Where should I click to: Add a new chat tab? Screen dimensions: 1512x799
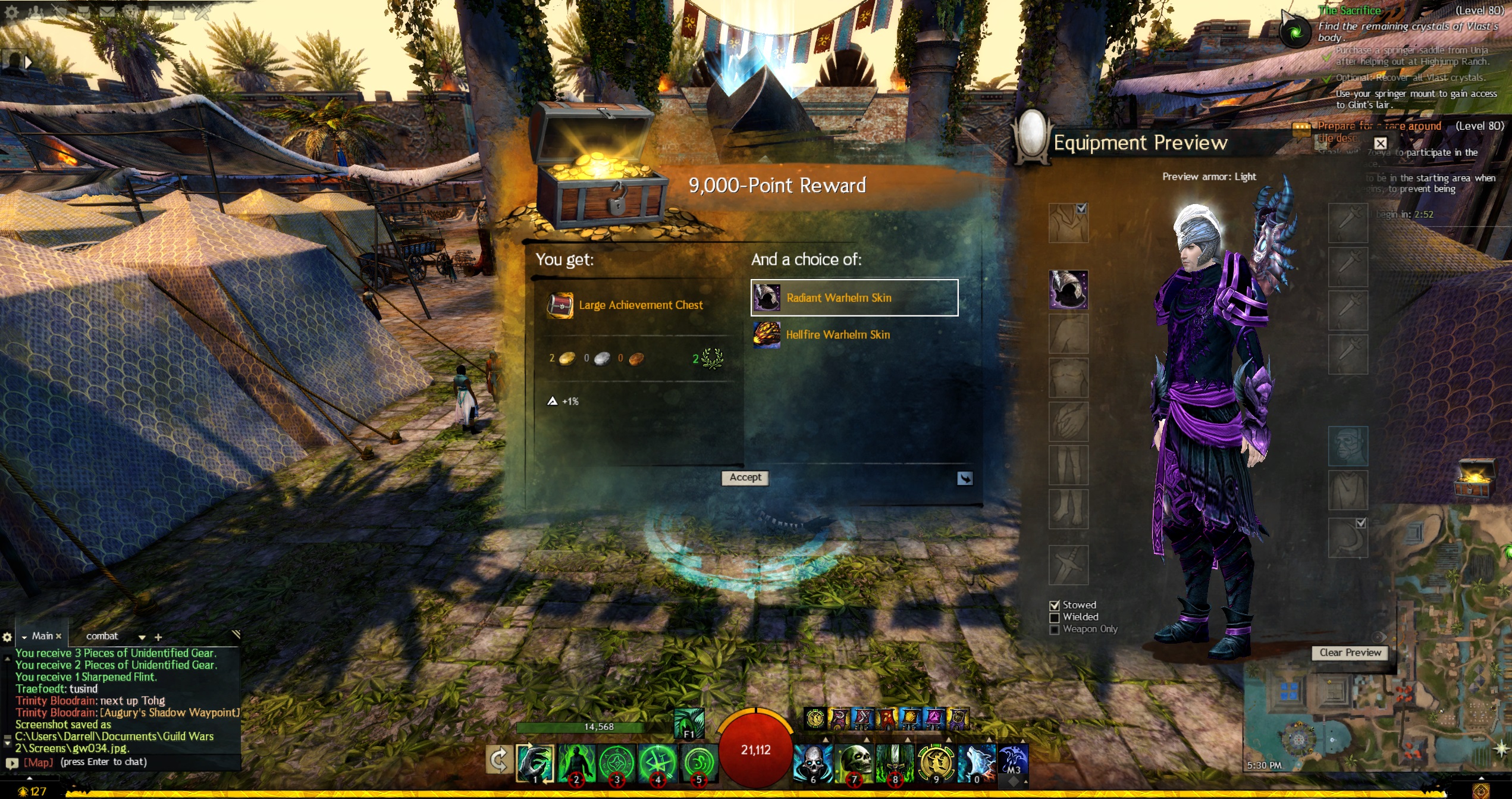pos(158,637)
